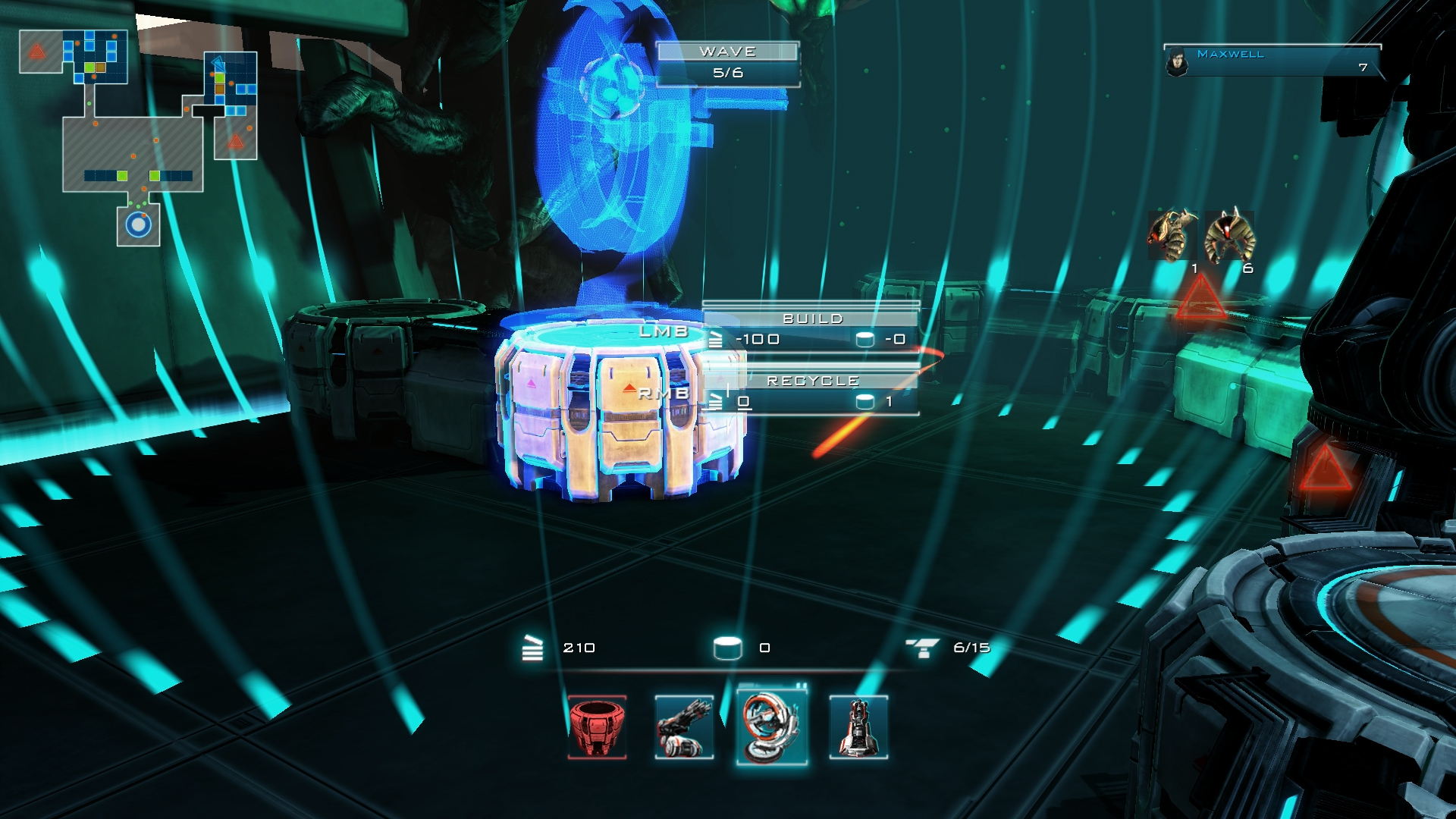Click the cores cylinder icon showing 0

730,648
